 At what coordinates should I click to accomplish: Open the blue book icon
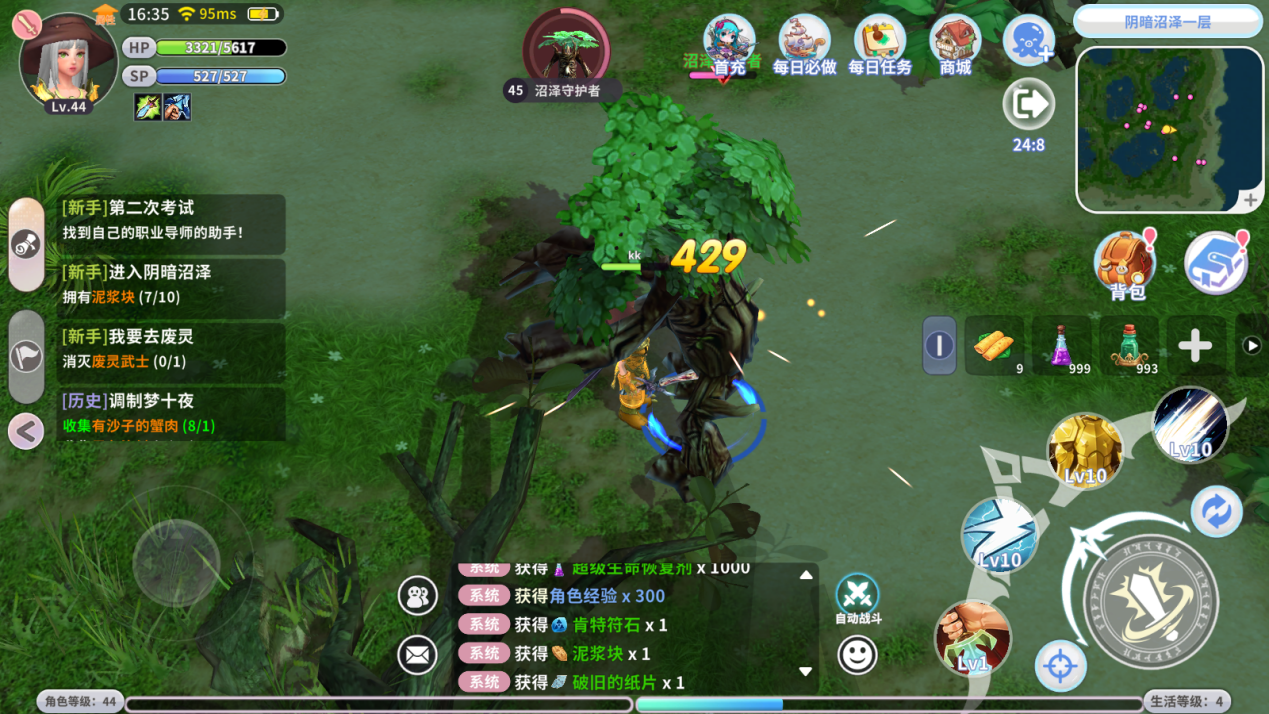point(1215,263)
